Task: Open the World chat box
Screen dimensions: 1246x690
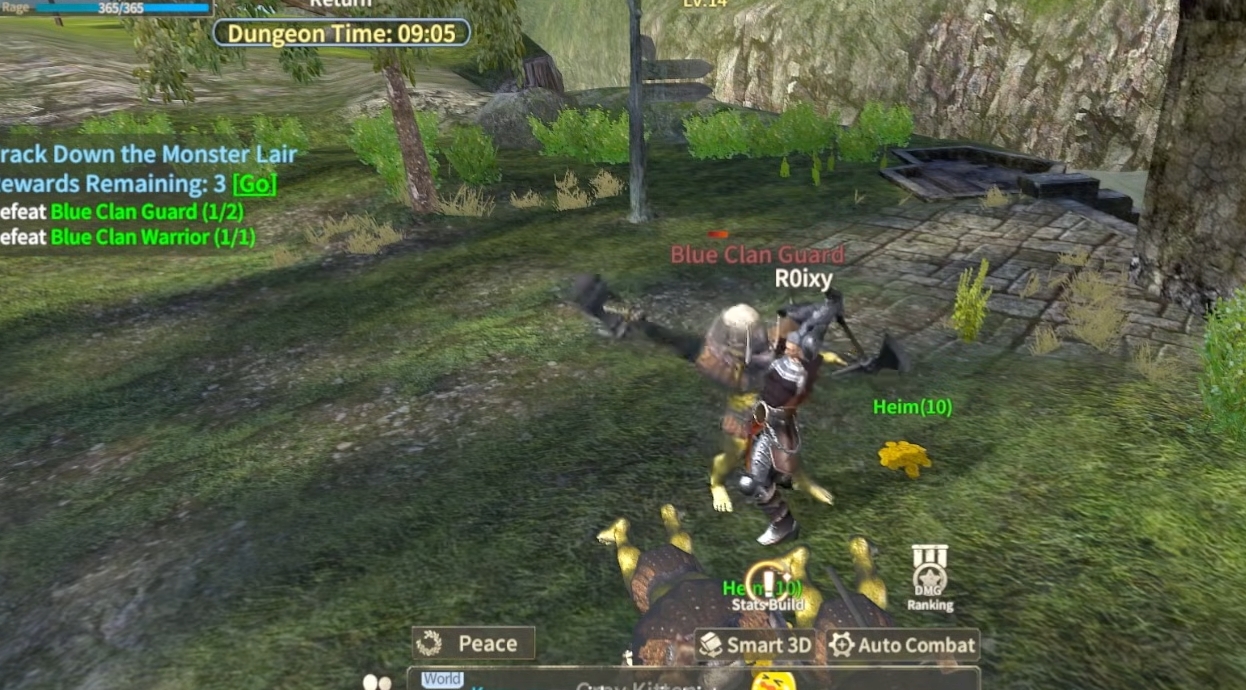Action: point(442,680)
